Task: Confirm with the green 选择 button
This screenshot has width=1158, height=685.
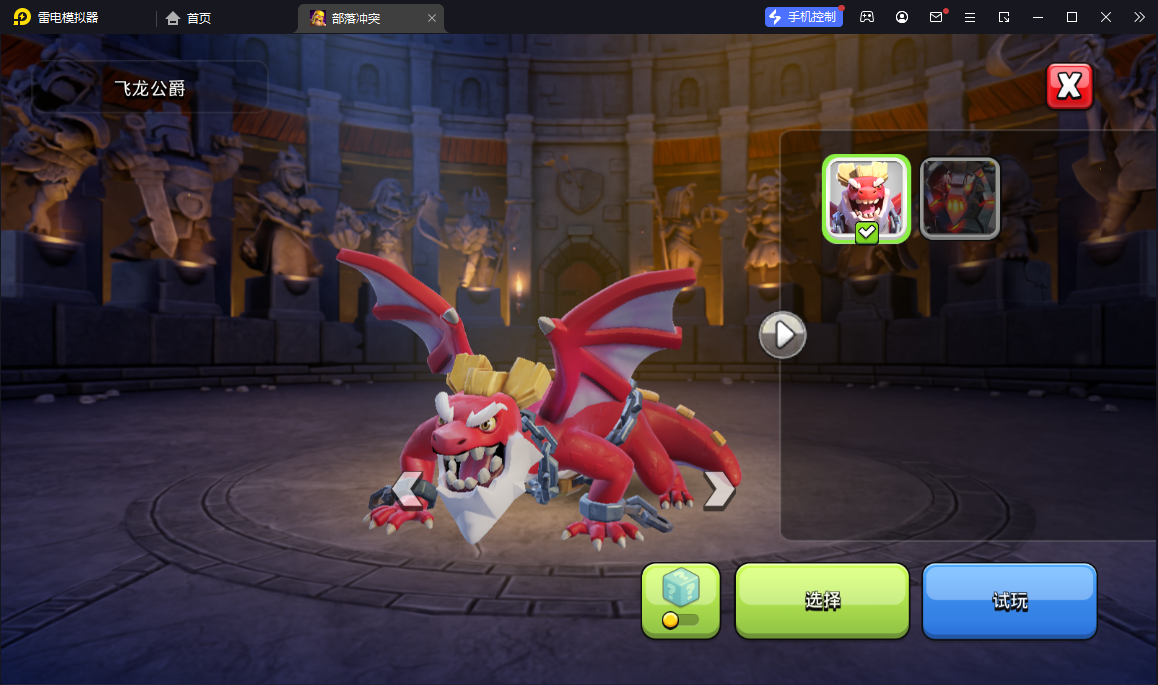Action: pyautogui.click(x=822, y=600)
